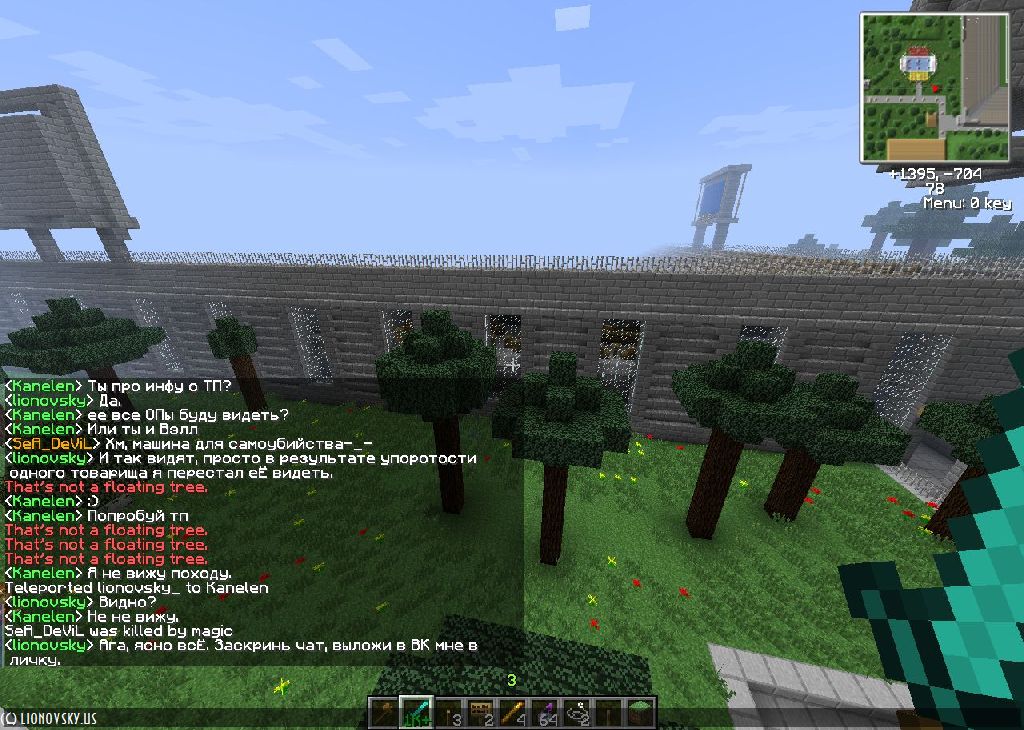Pick the purple item stack of 64
Viewport: 1024px width, 730px height.
pyautogui.click(x=545, y=713)
